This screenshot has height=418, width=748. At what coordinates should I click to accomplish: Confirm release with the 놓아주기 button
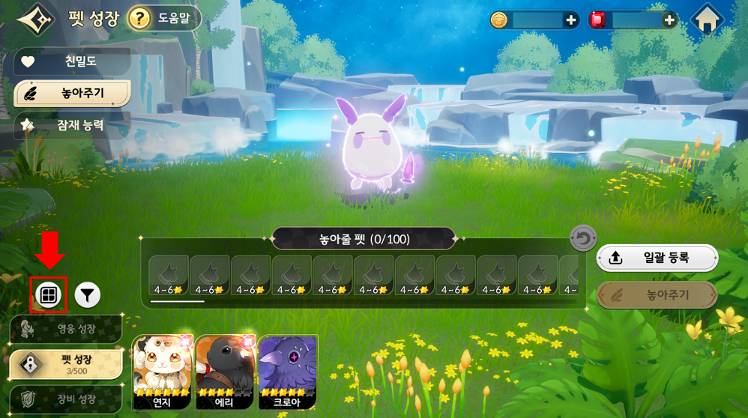tap(657, 295)
